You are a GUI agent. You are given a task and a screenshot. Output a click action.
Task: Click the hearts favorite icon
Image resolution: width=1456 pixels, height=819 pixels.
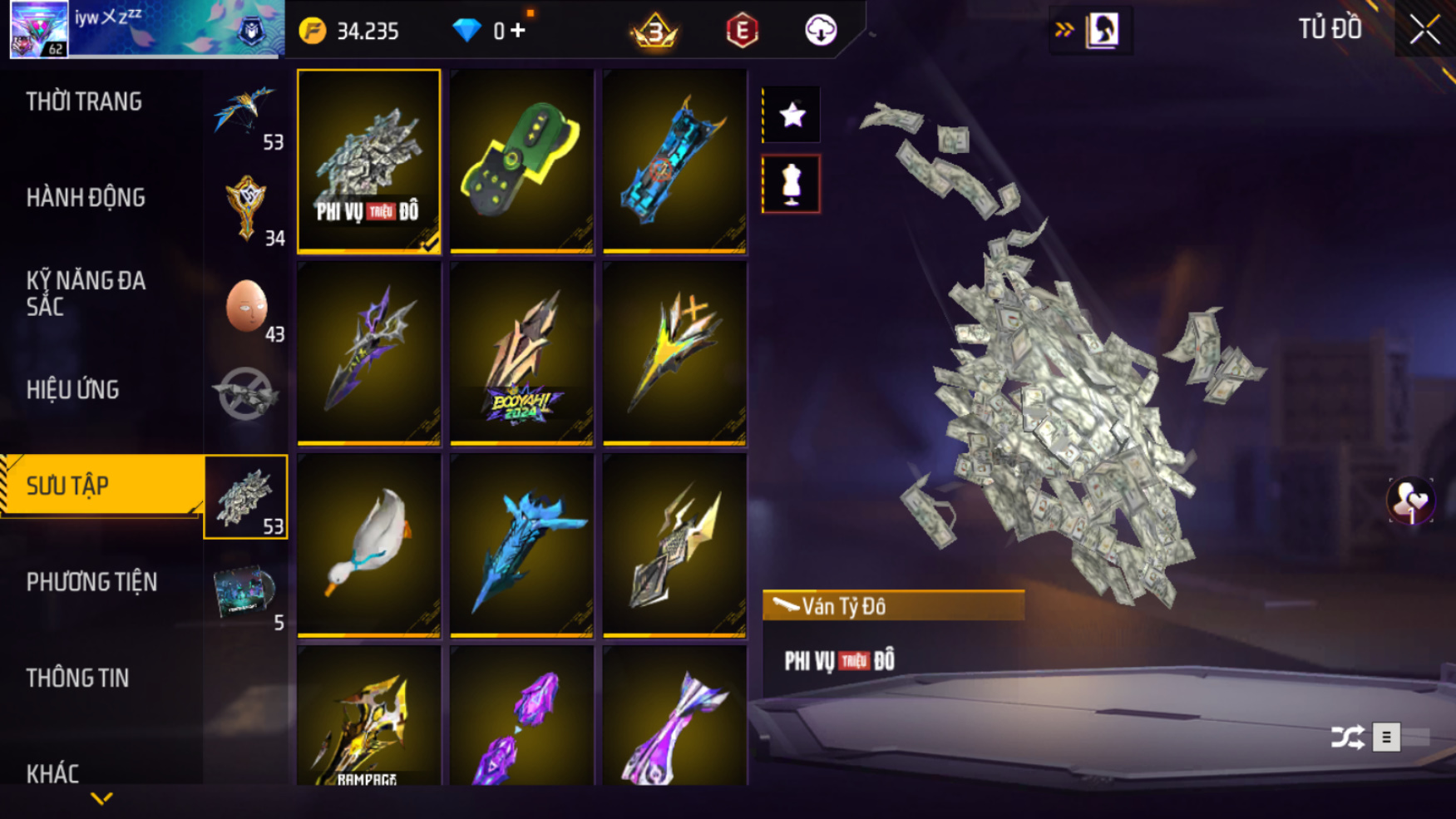click(1410, 501)
